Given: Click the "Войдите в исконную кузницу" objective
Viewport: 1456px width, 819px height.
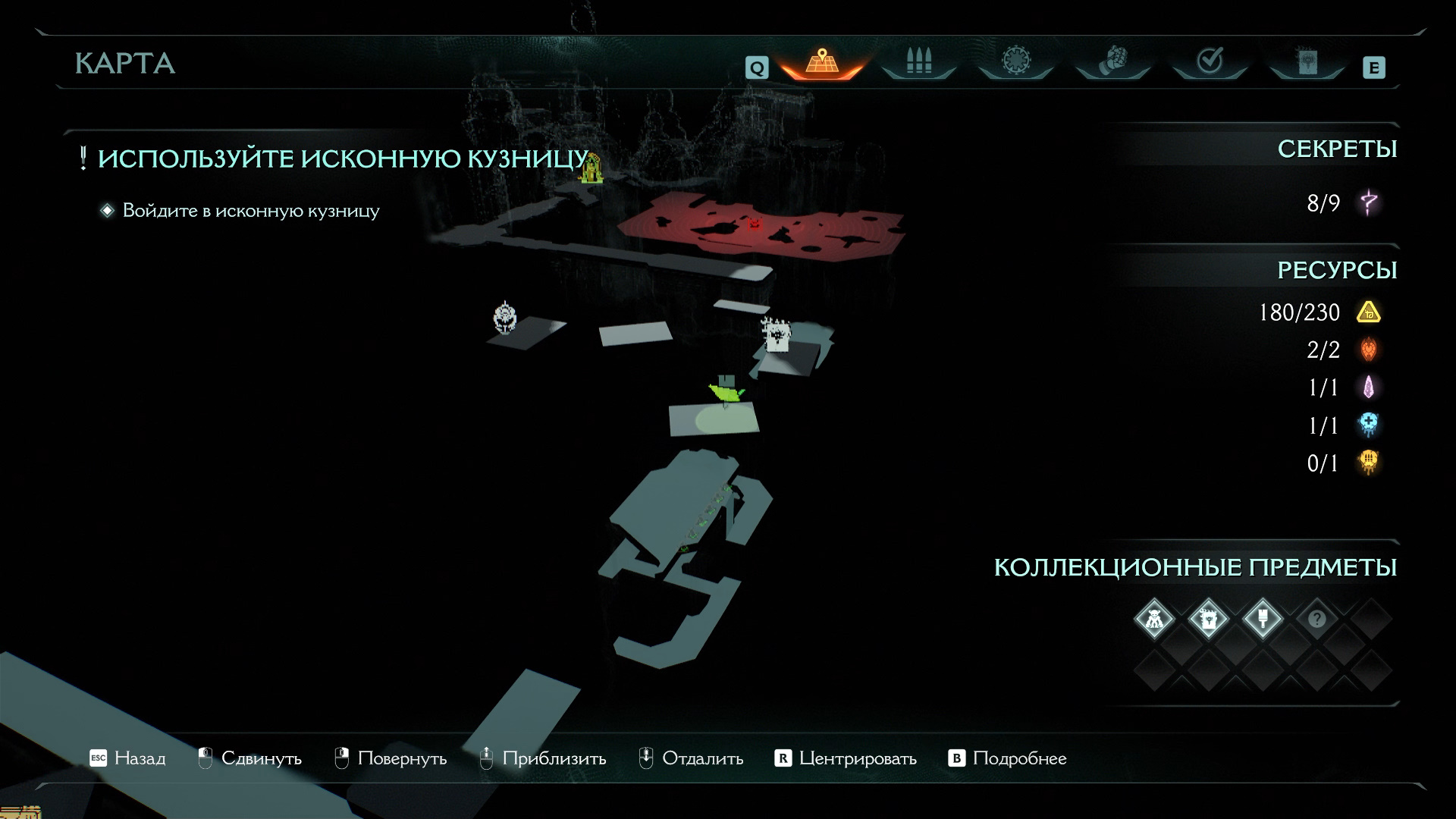Looking at the screenshot, I should click(250, 211).
